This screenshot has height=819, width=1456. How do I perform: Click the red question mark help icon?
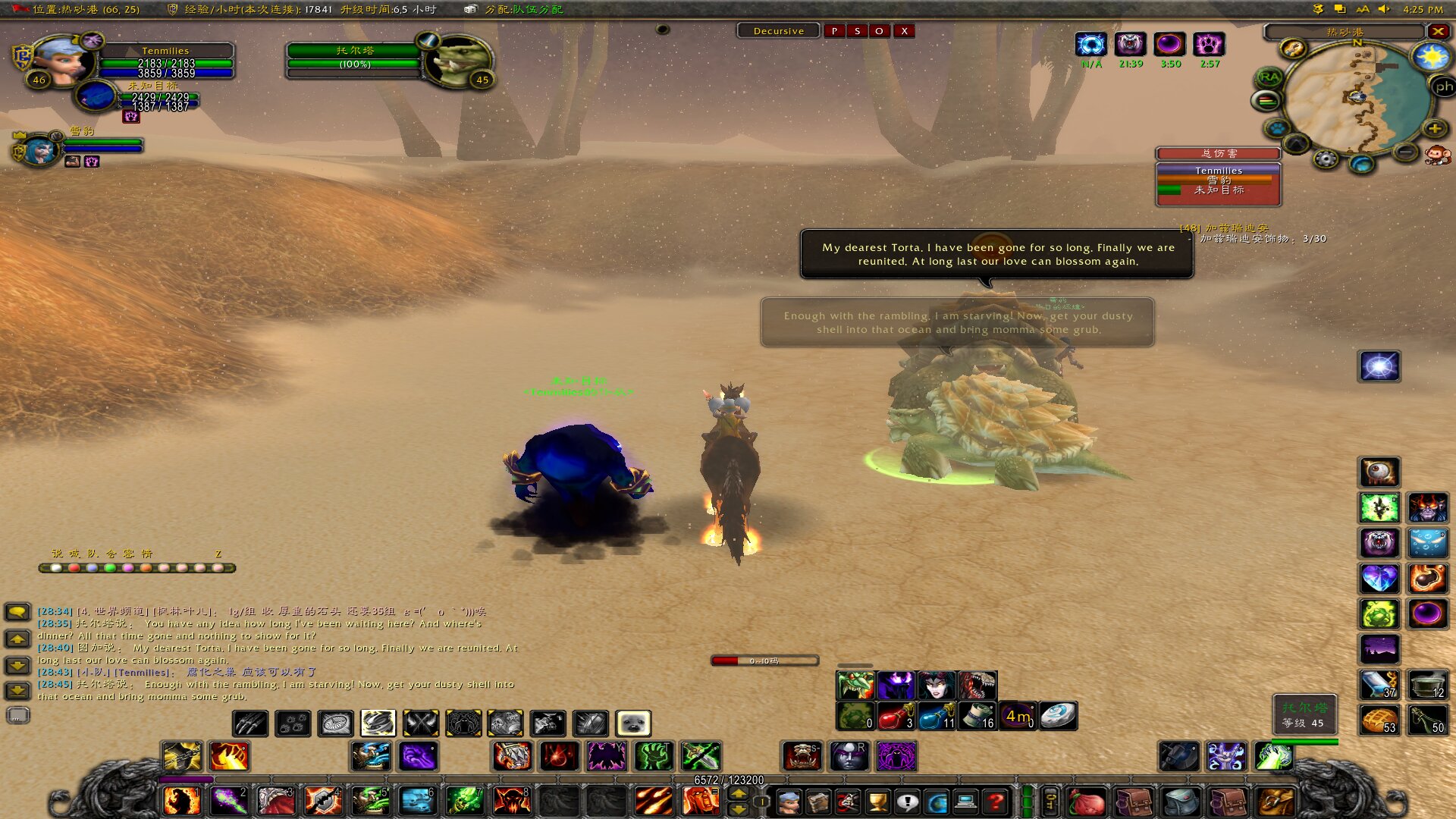tap(996, 802)
